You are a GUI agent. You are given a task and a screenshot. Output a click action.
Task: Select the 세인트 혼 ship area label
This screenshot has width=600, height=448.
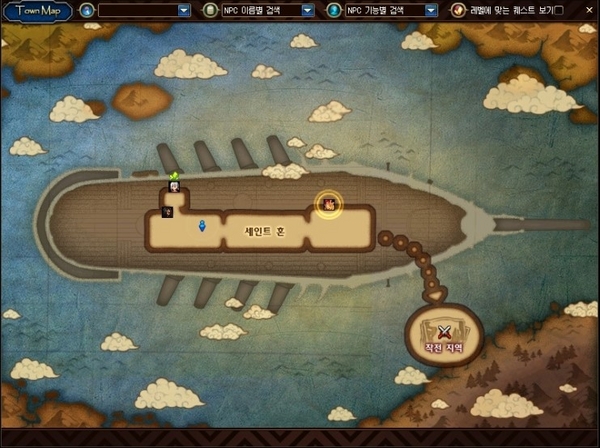(265, 230)
